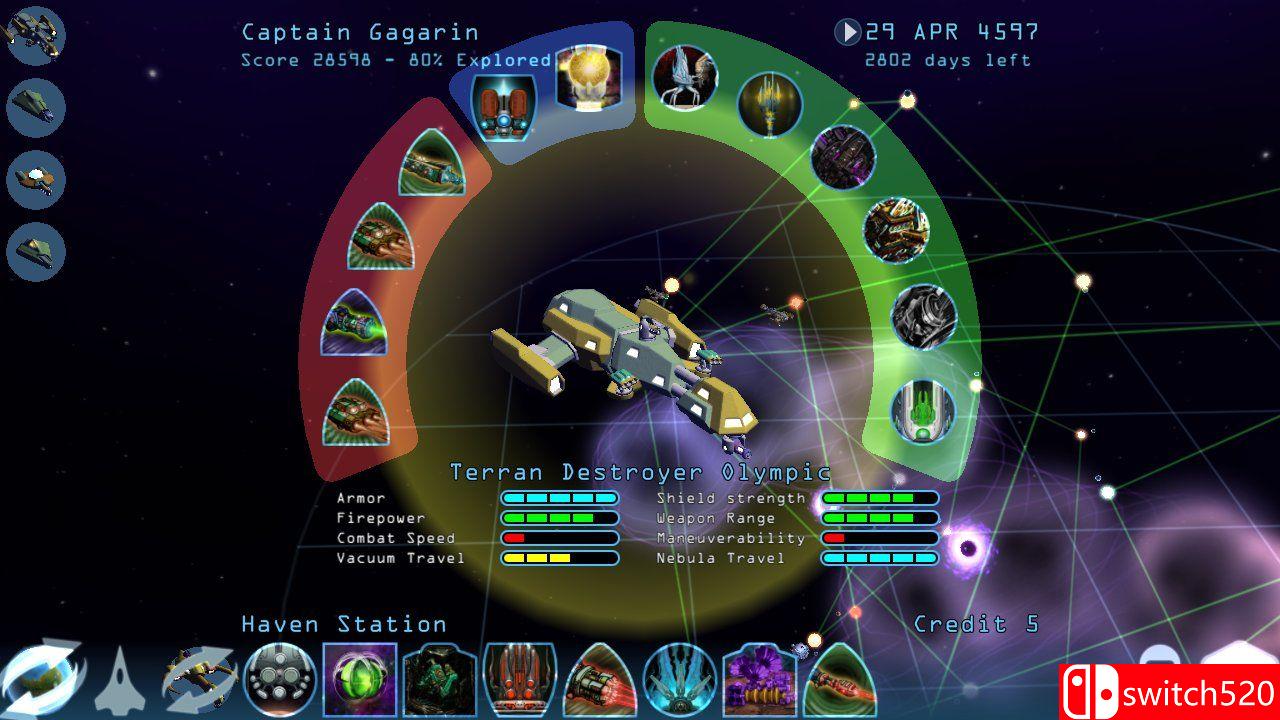Click the Armor stat bar

[560, 497]
